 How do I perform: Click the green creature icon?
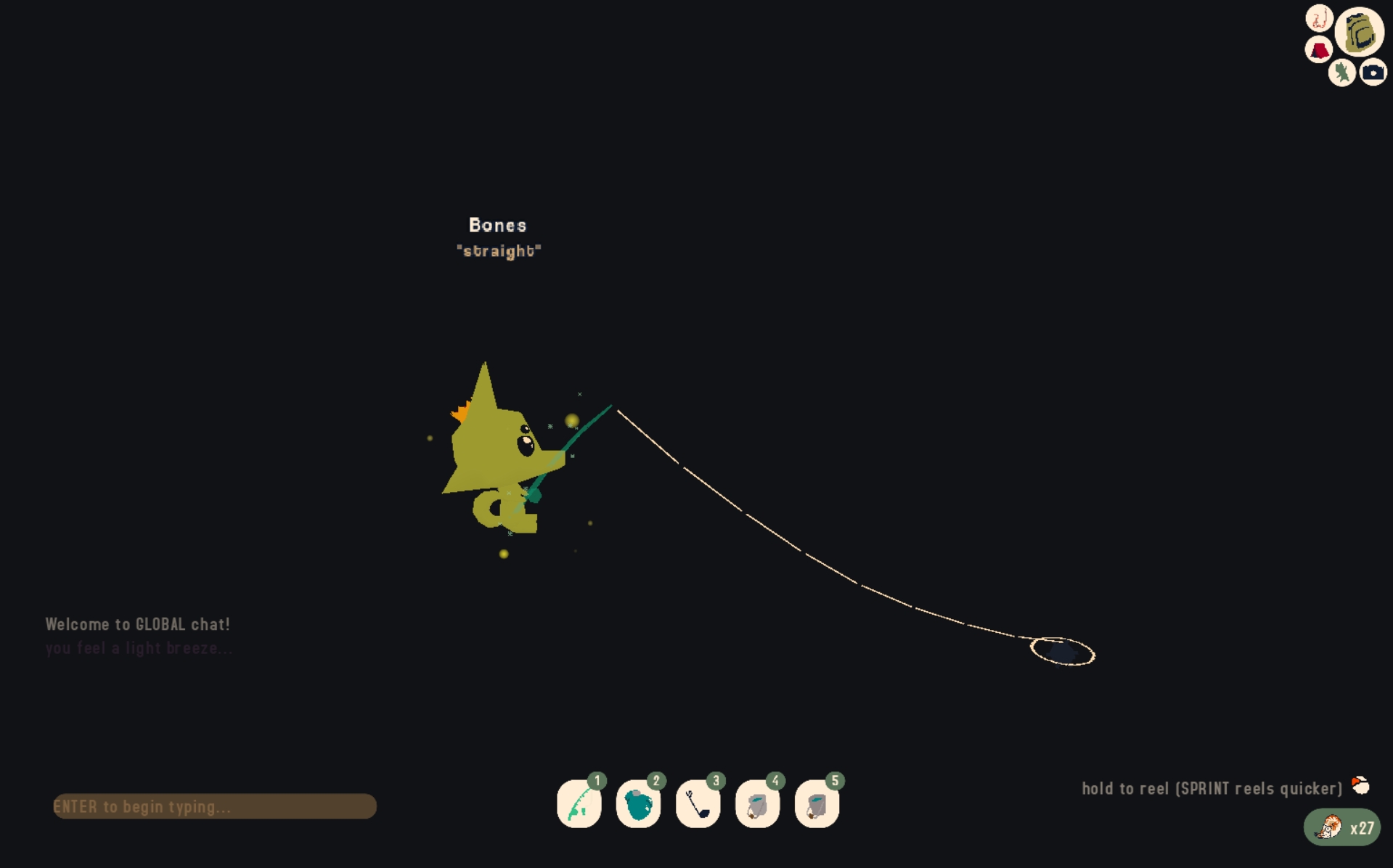click(1341, 73)
